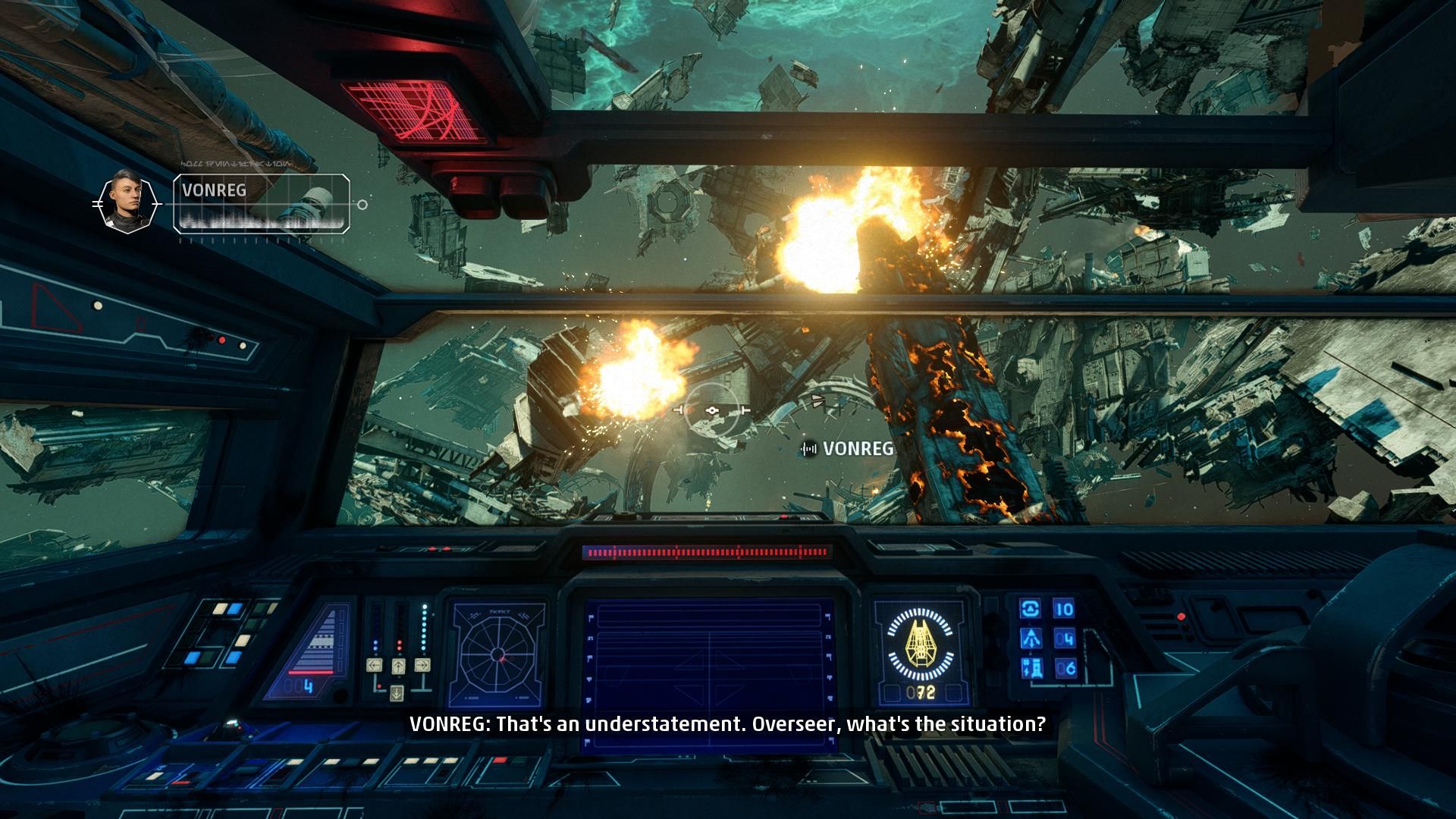Select the central blue targeting computer screen
This screenshot has width=1456, height=819.
[710, 670]
